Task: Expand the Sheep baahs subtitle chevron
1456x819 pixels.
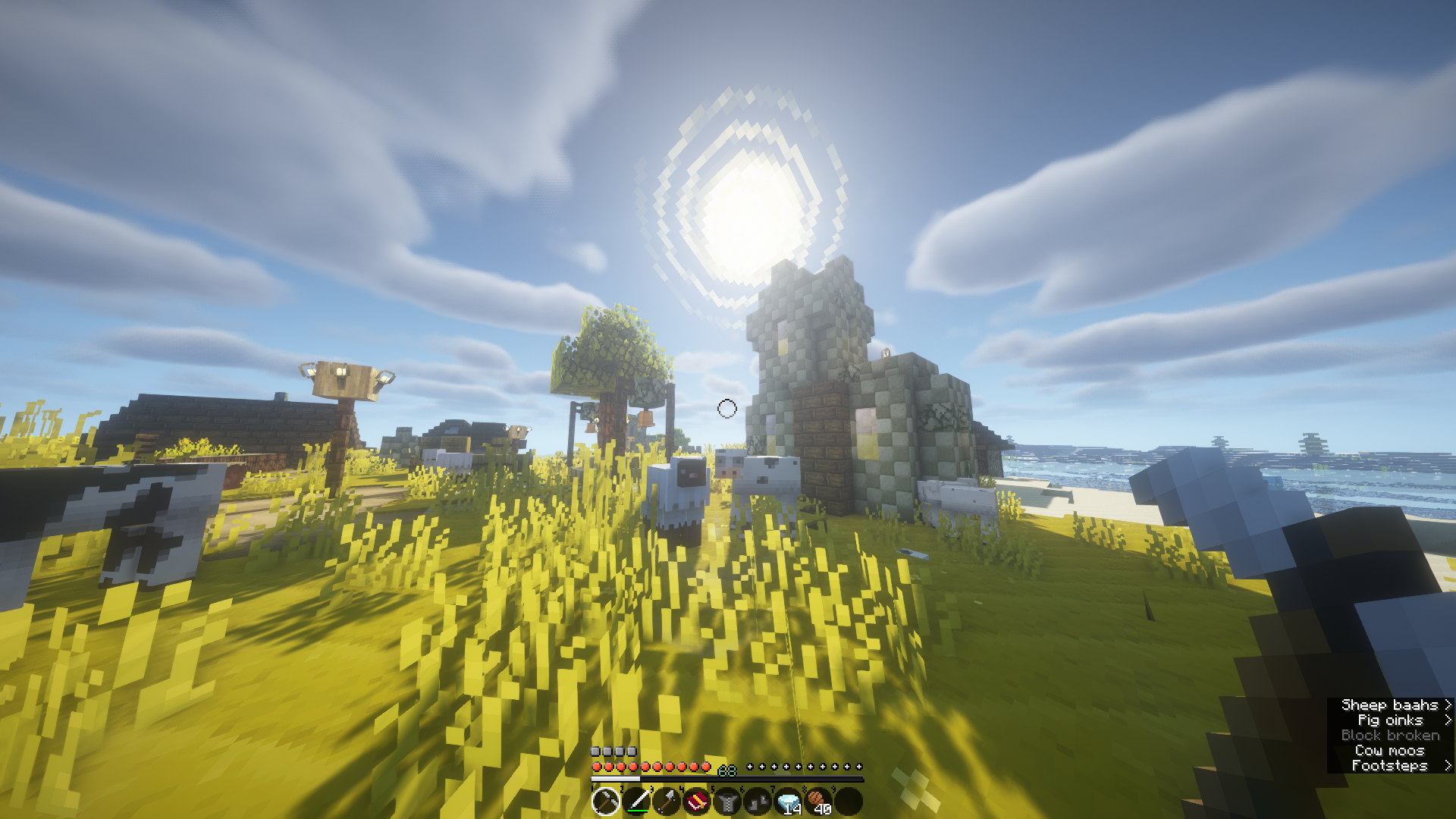Action: [x=1447, y=704]
